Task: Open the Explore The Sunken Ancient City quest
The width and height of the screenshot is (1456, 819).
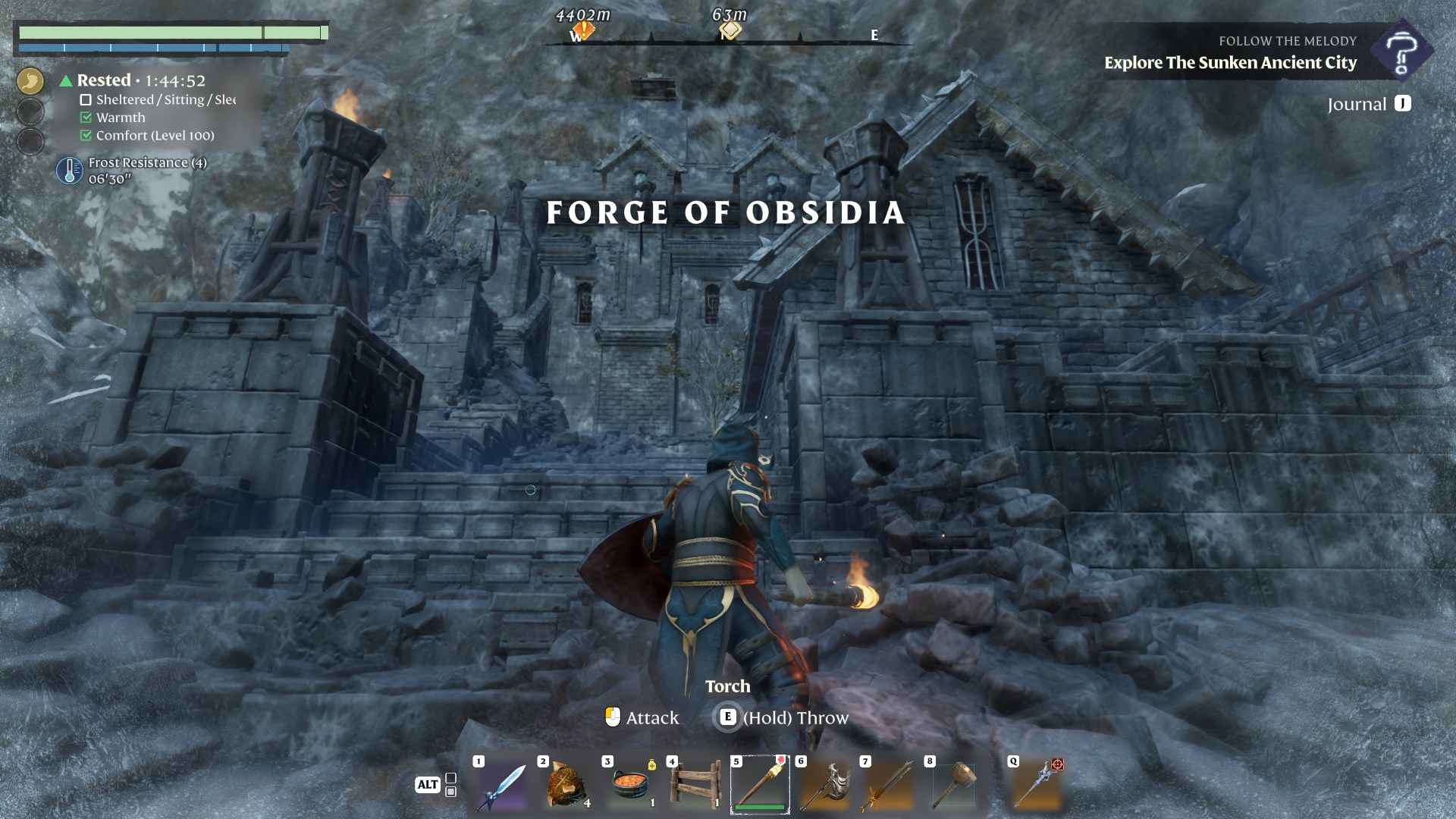Action: point(1230,63)
